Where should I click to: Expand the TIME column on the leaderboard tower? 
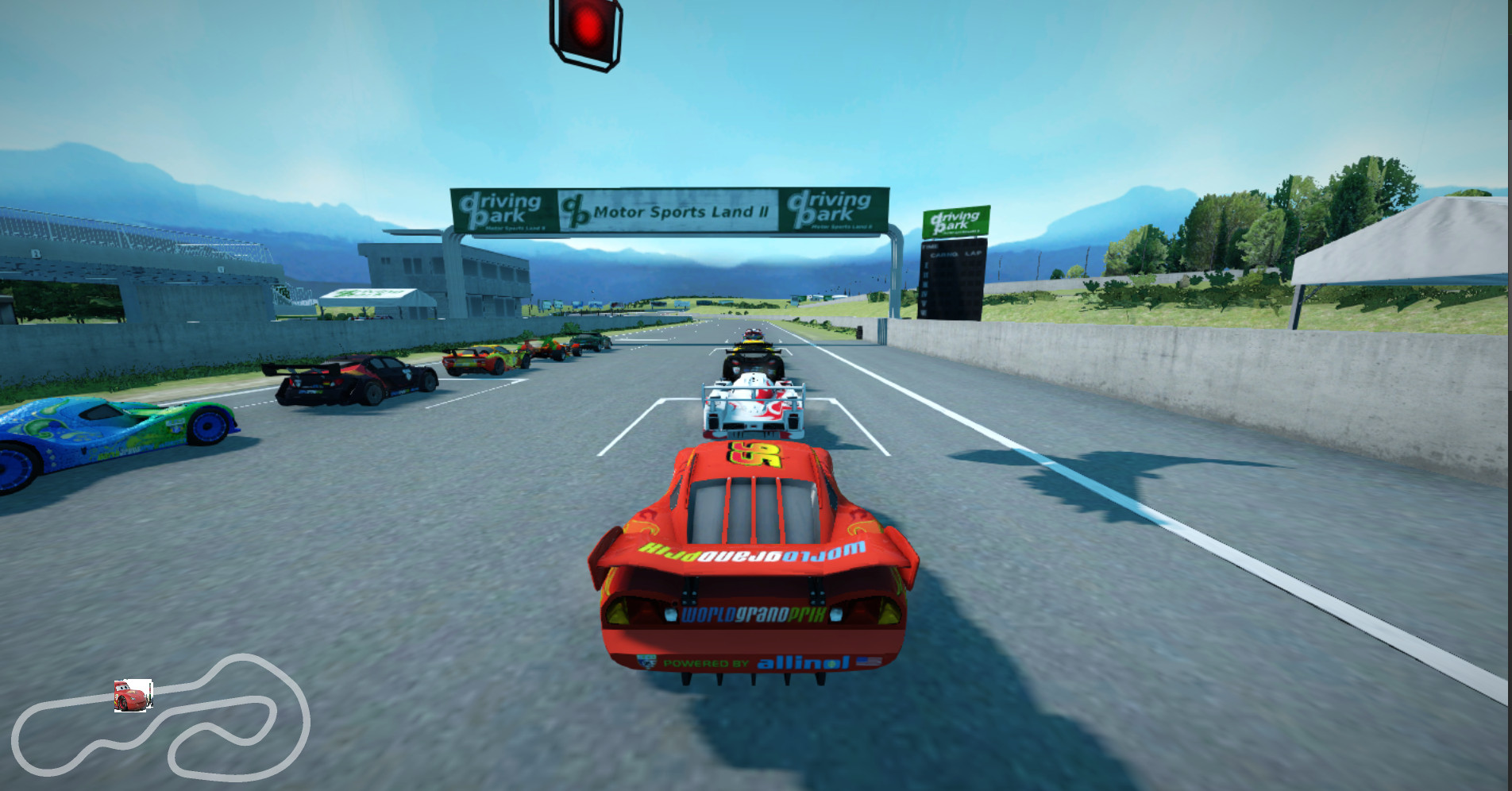[931, 246]
